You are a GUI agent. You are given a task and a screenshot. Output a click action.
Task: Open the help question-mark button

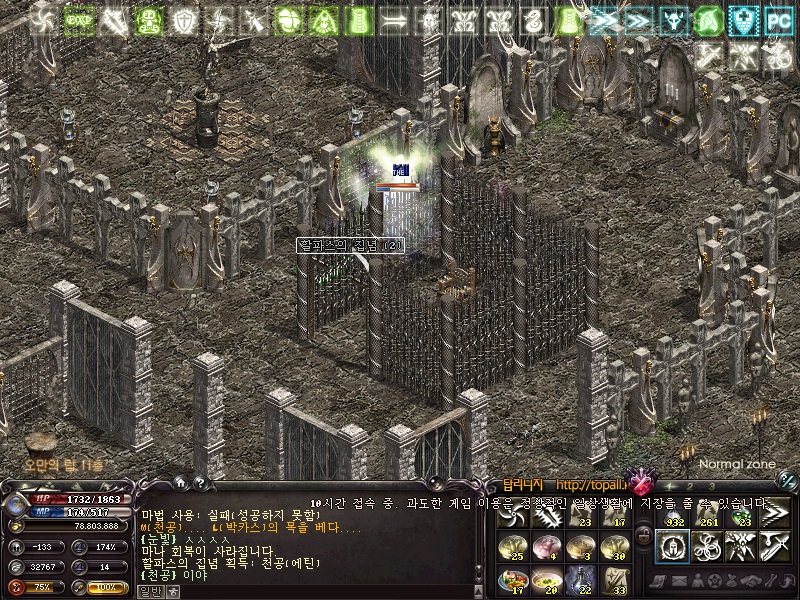pos(199,483)
